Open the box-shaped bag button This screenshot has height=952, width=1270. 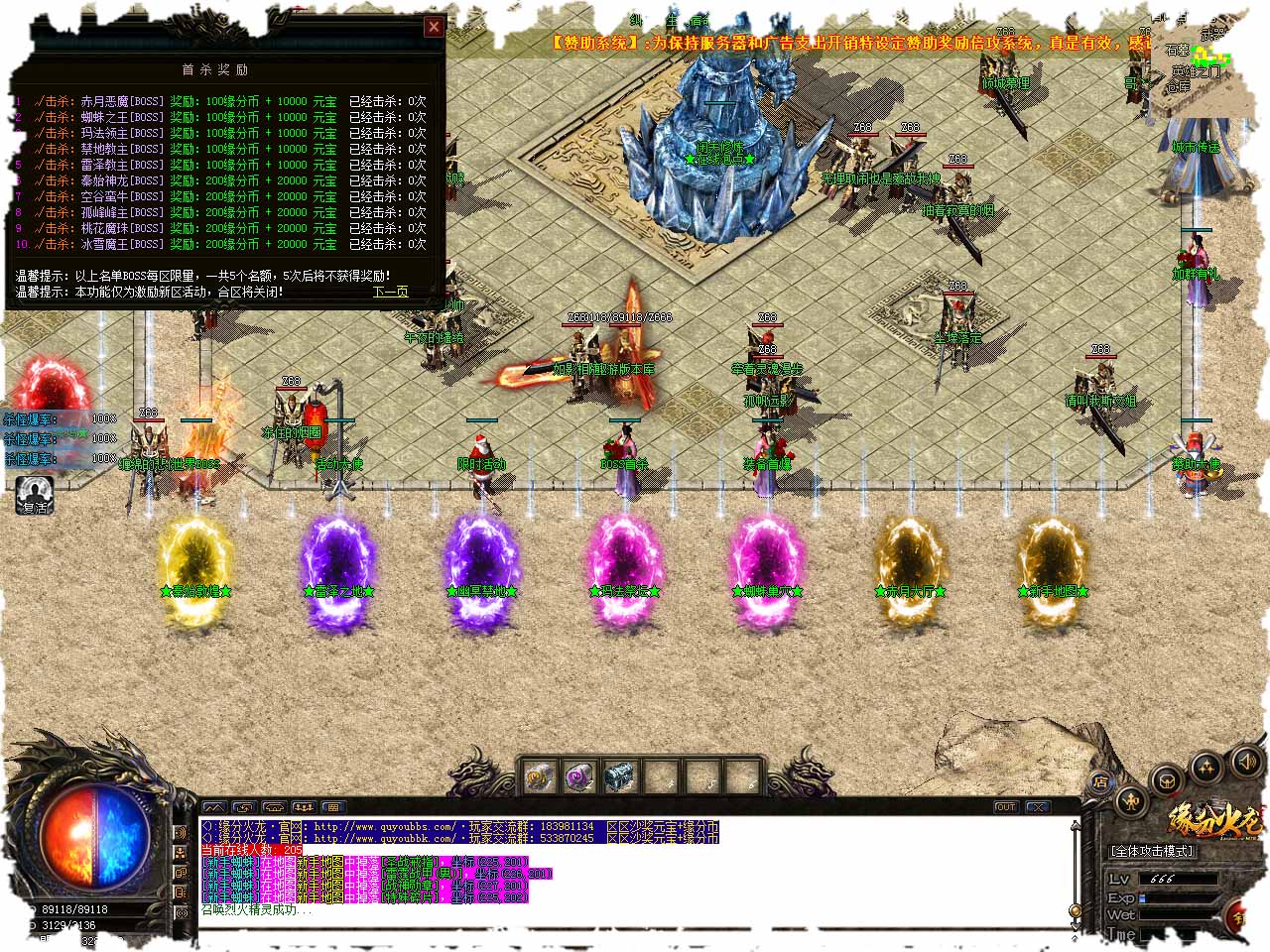pos(1168,780)
